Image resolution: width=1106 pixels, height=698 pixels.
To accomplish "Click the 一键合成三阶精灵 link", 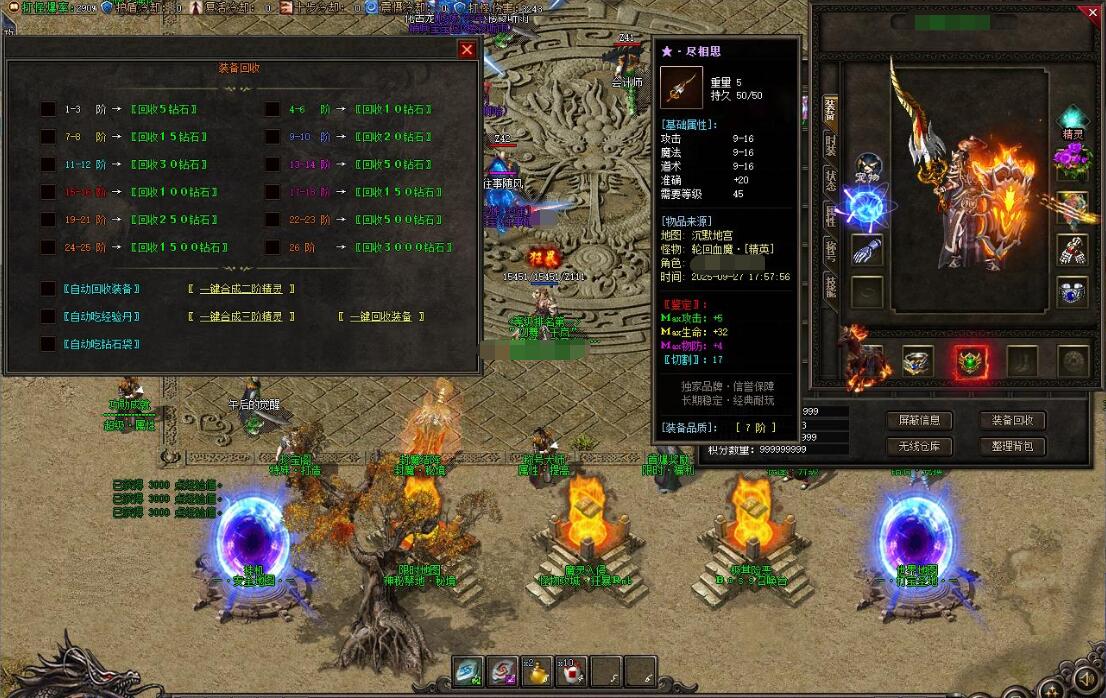I will (241, 317).
